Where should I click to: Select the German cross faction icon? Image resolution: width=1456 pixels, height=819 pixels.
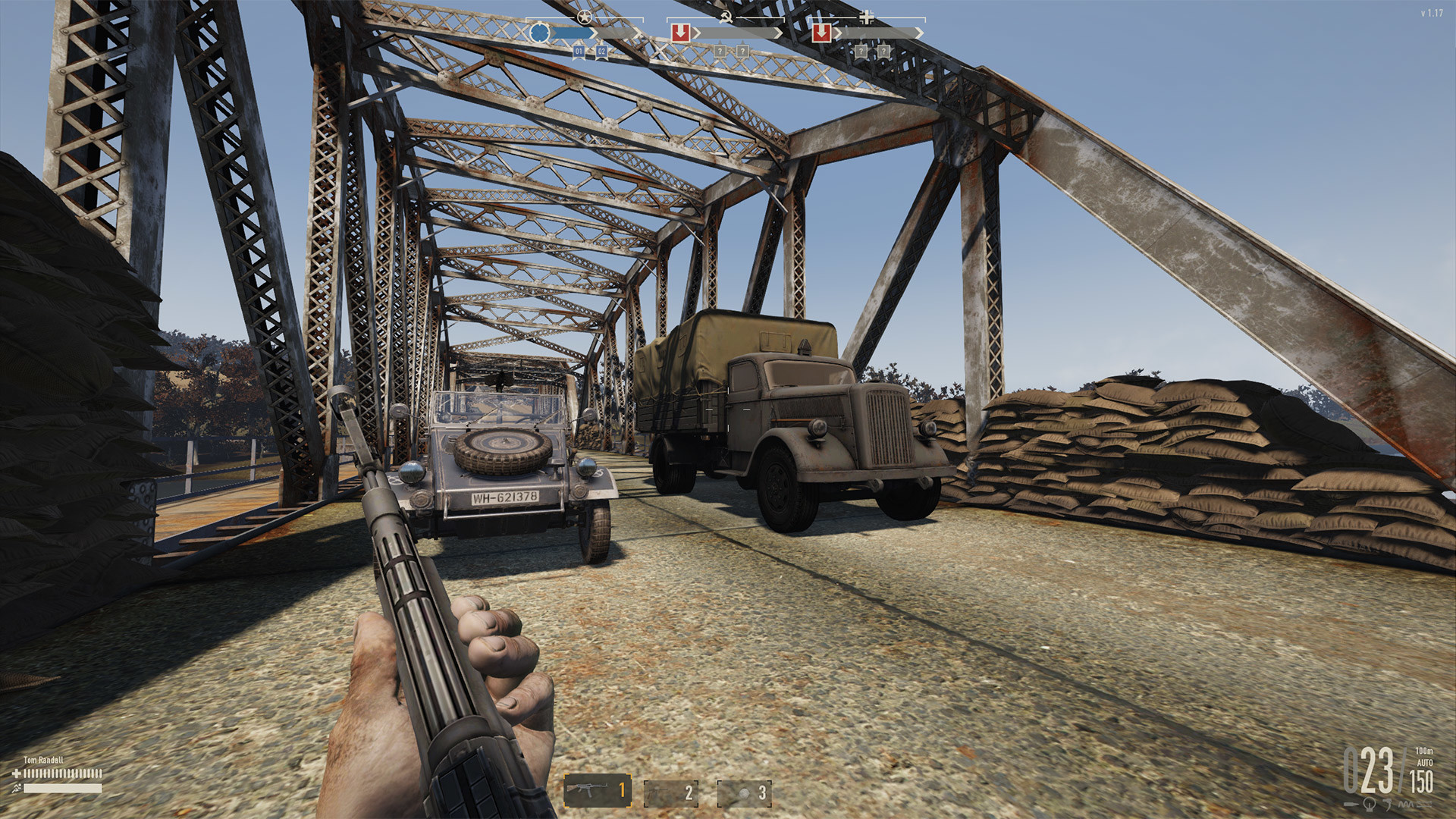[x=865, y=17]
